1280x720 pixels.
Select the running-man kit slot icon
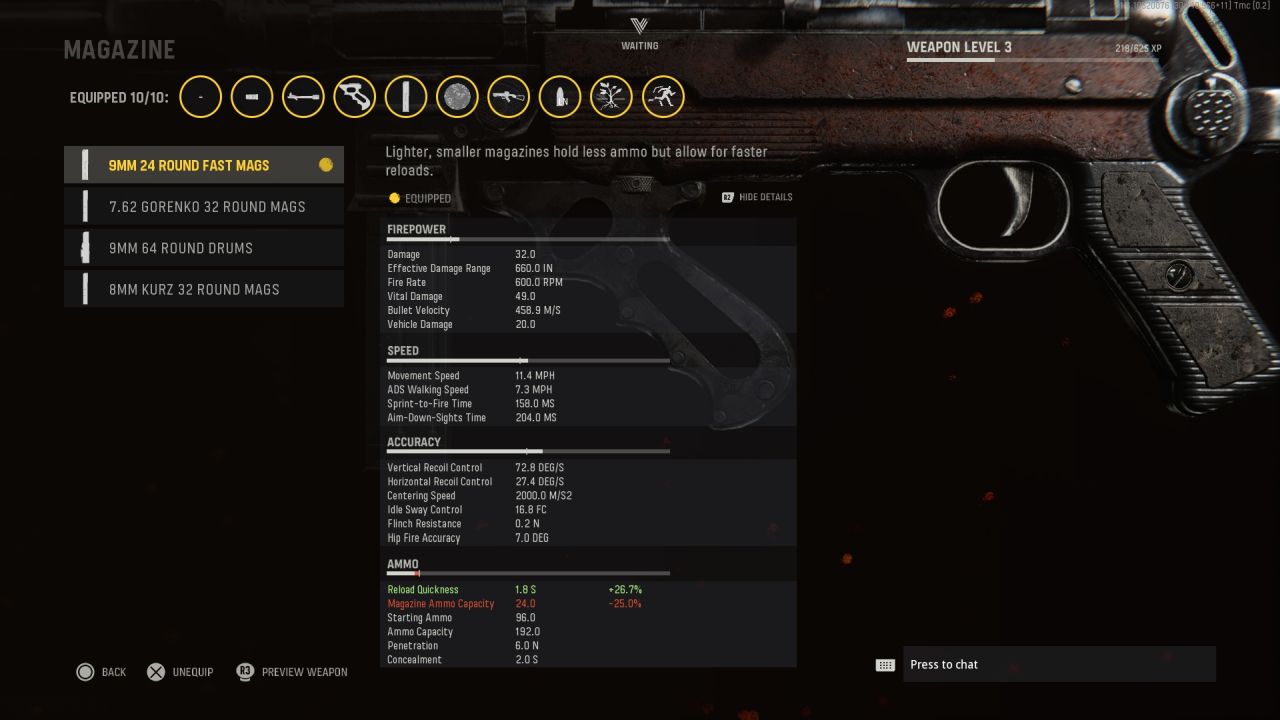[663, 96]
